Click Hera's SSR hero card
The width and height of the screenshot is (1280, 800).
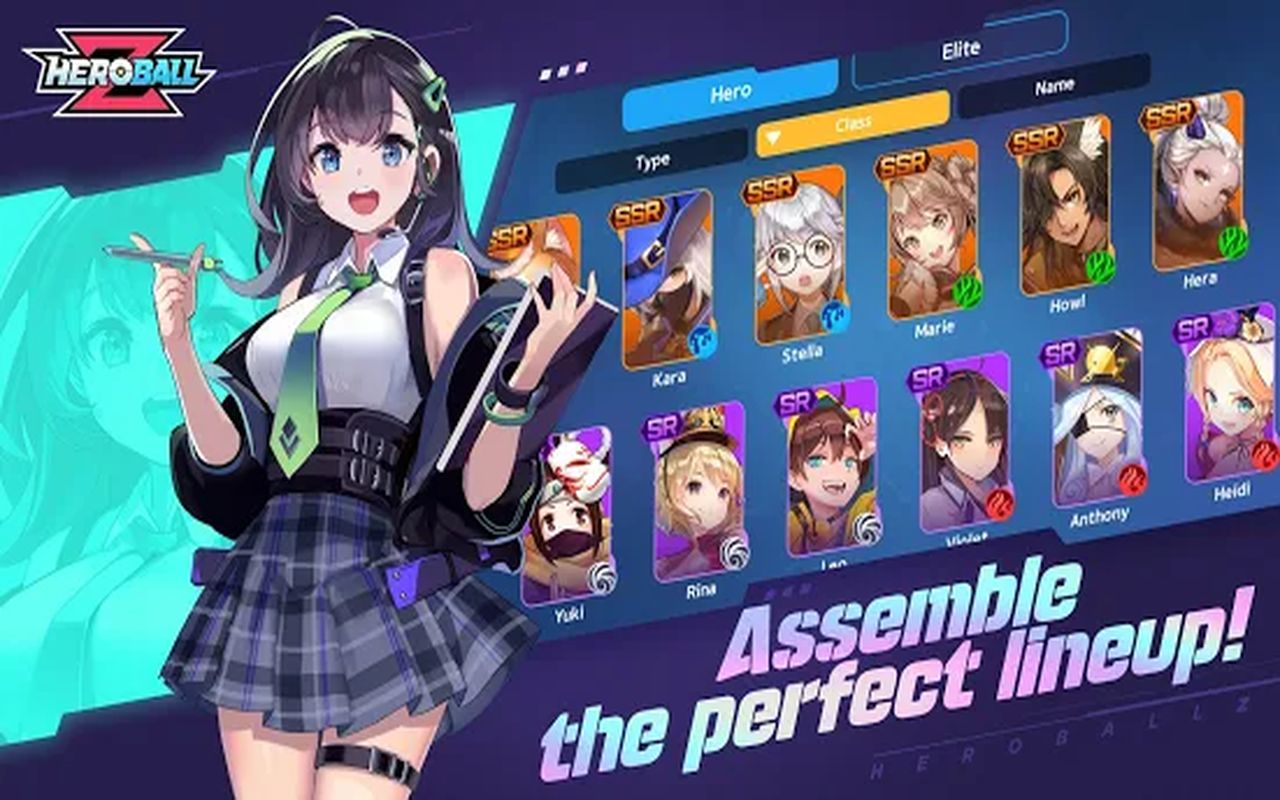tap(1197, 190)
